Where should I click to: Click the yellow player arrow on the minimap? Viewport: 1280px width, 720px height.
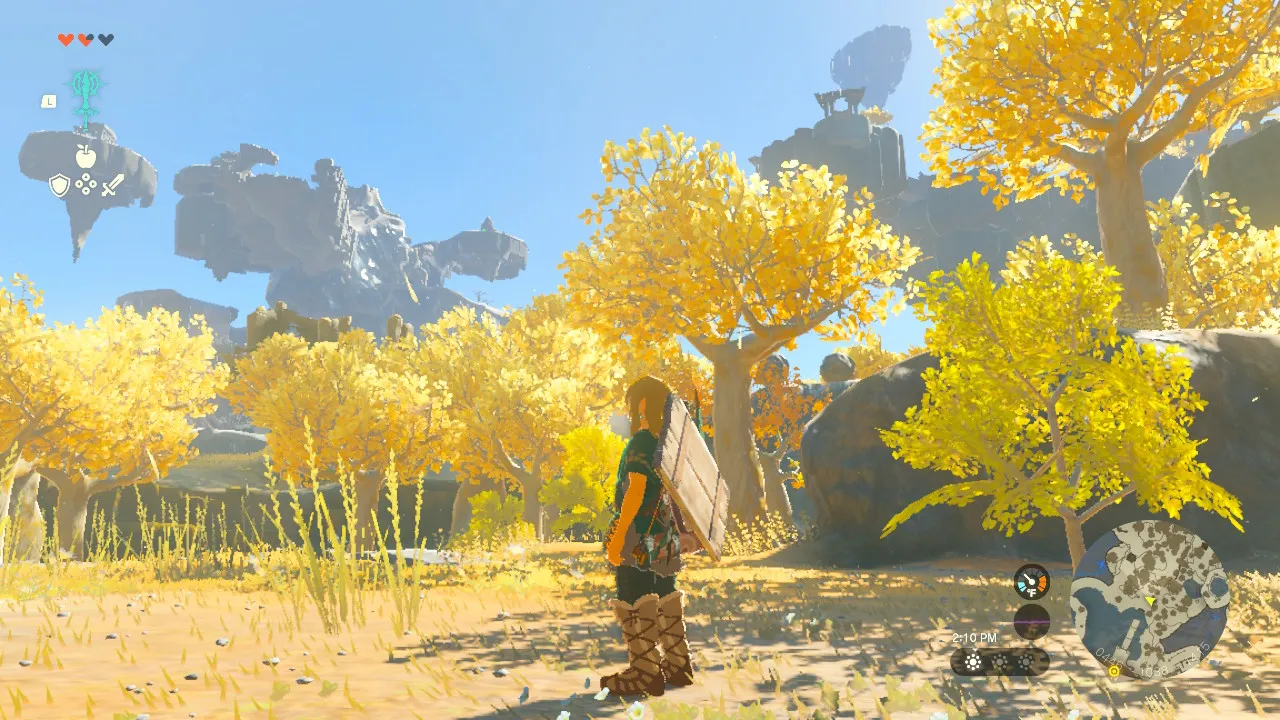(x=1151, y=601)
